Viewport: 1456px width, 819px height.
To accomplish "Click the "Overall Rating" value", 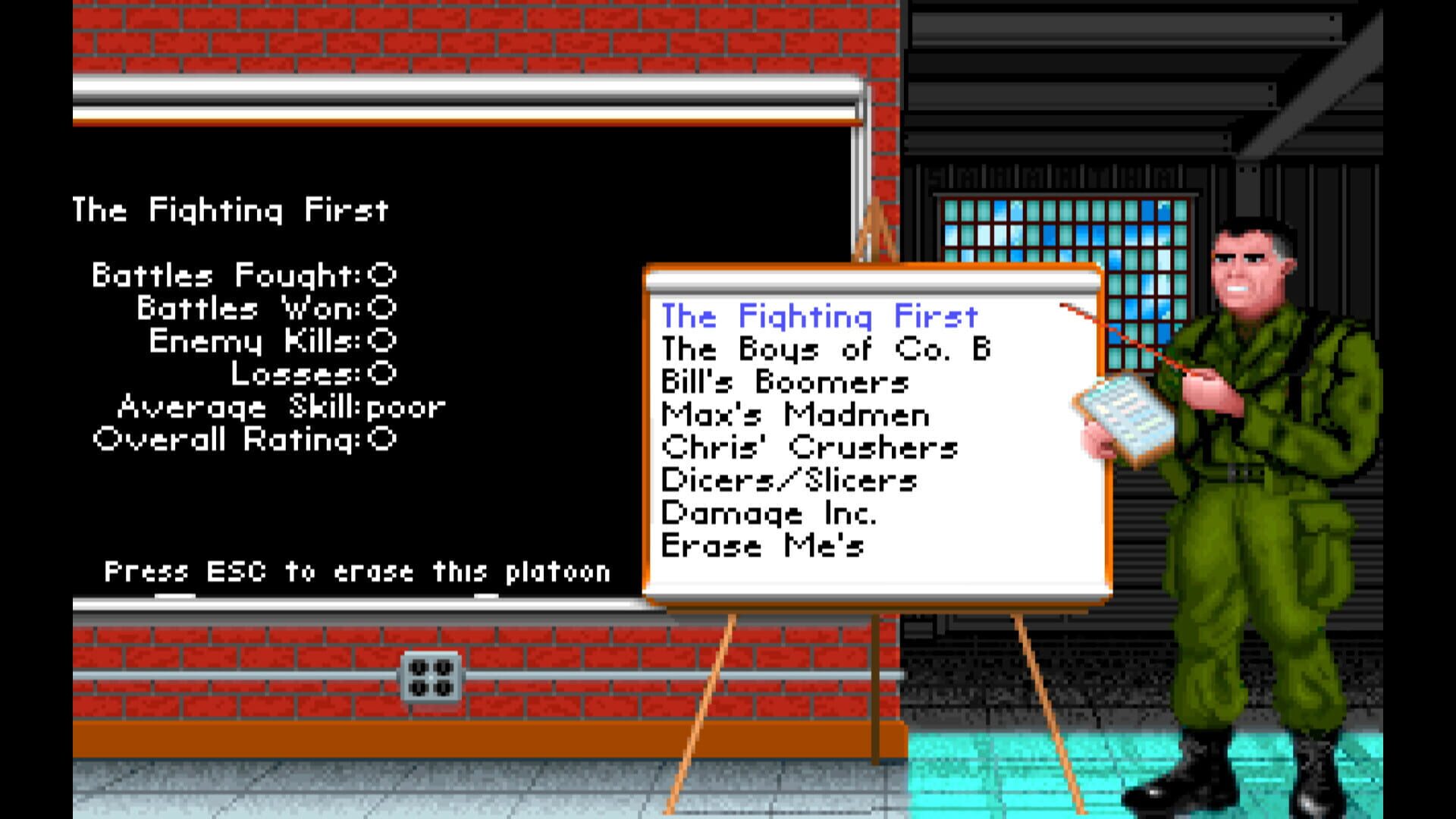I will tap(243, 438).
